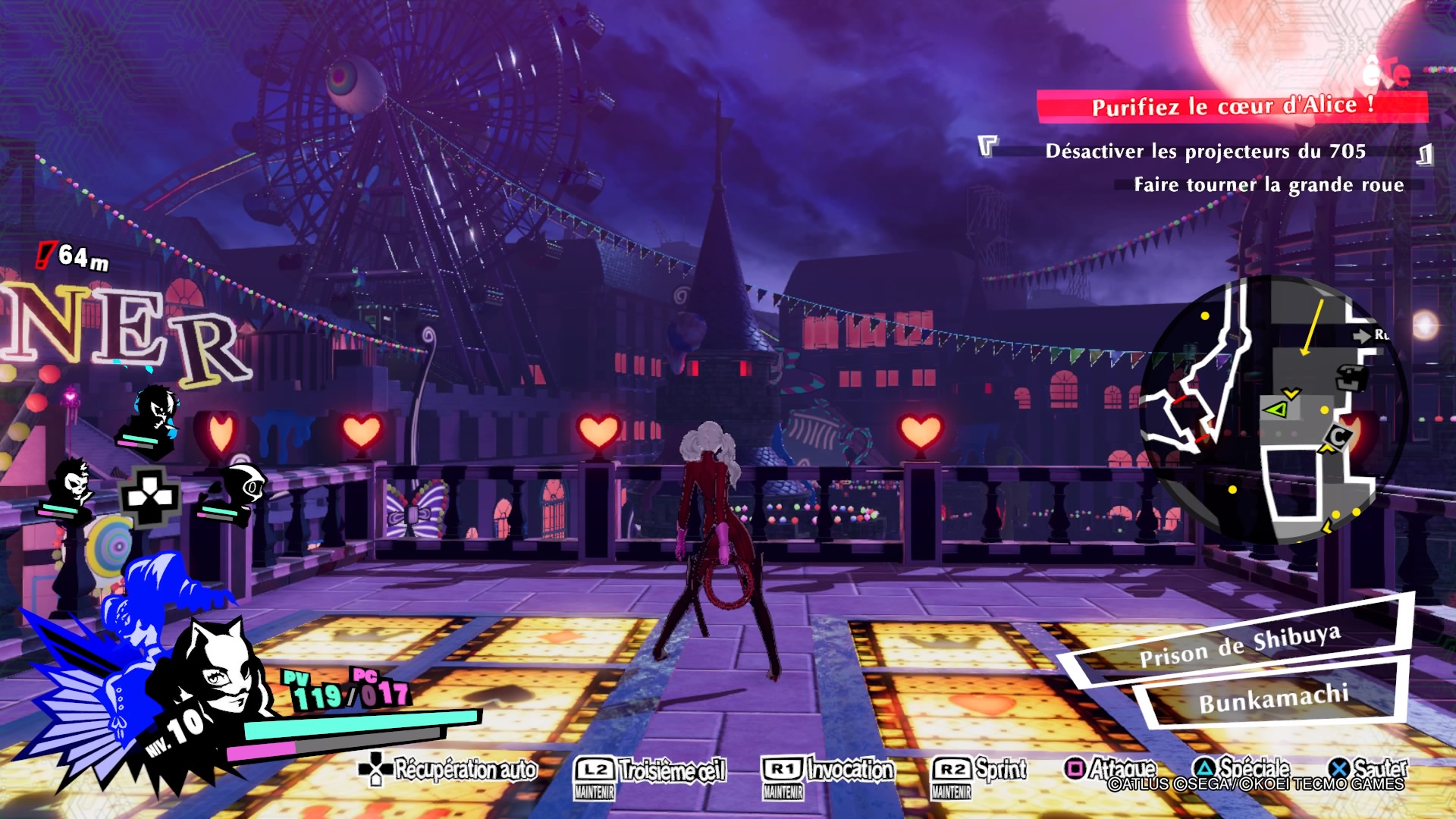
Task: Click the green player arrow on minimap
Action: [1277, 409]
